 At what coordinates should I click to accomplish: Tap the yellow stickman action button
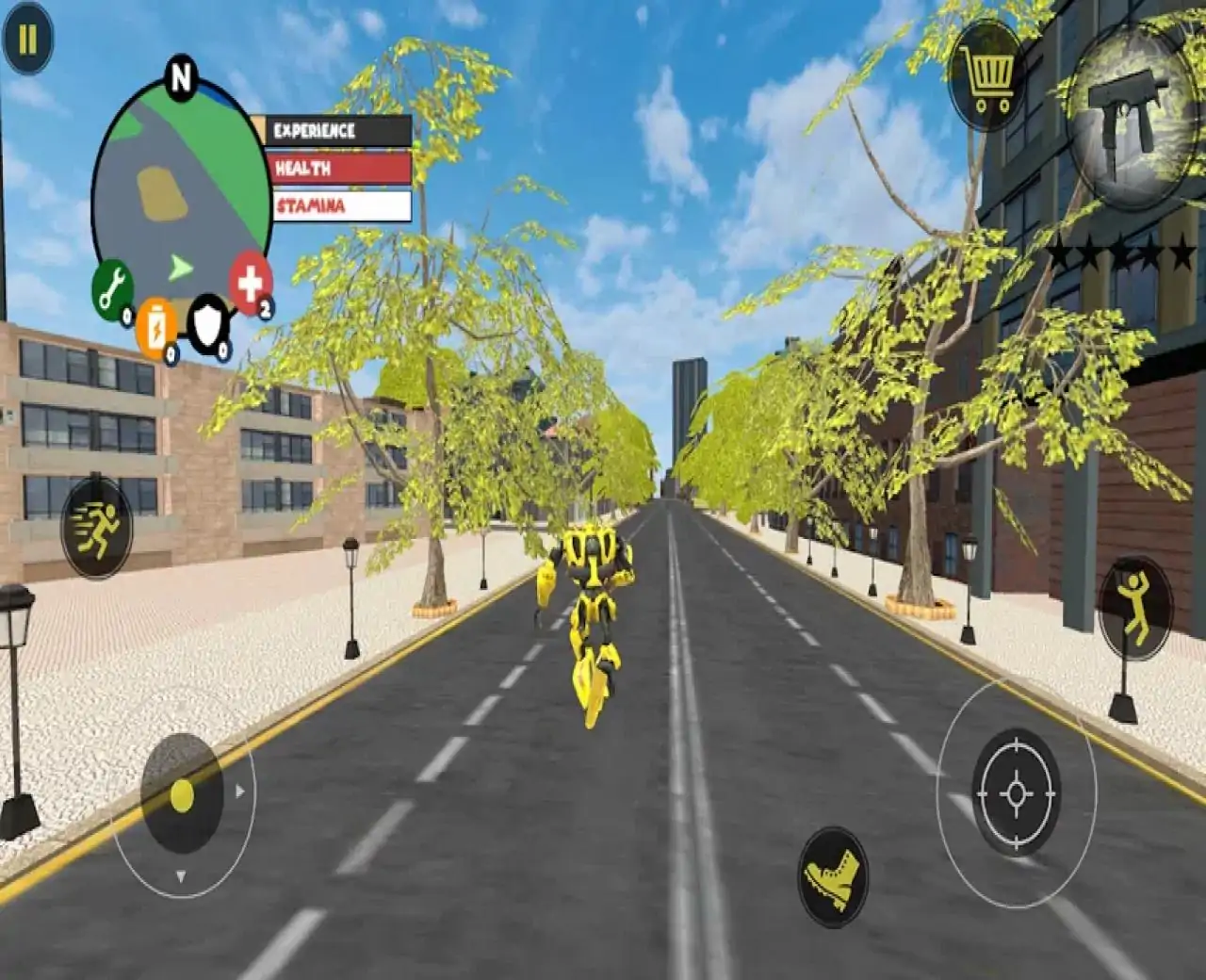[1134, 608]
